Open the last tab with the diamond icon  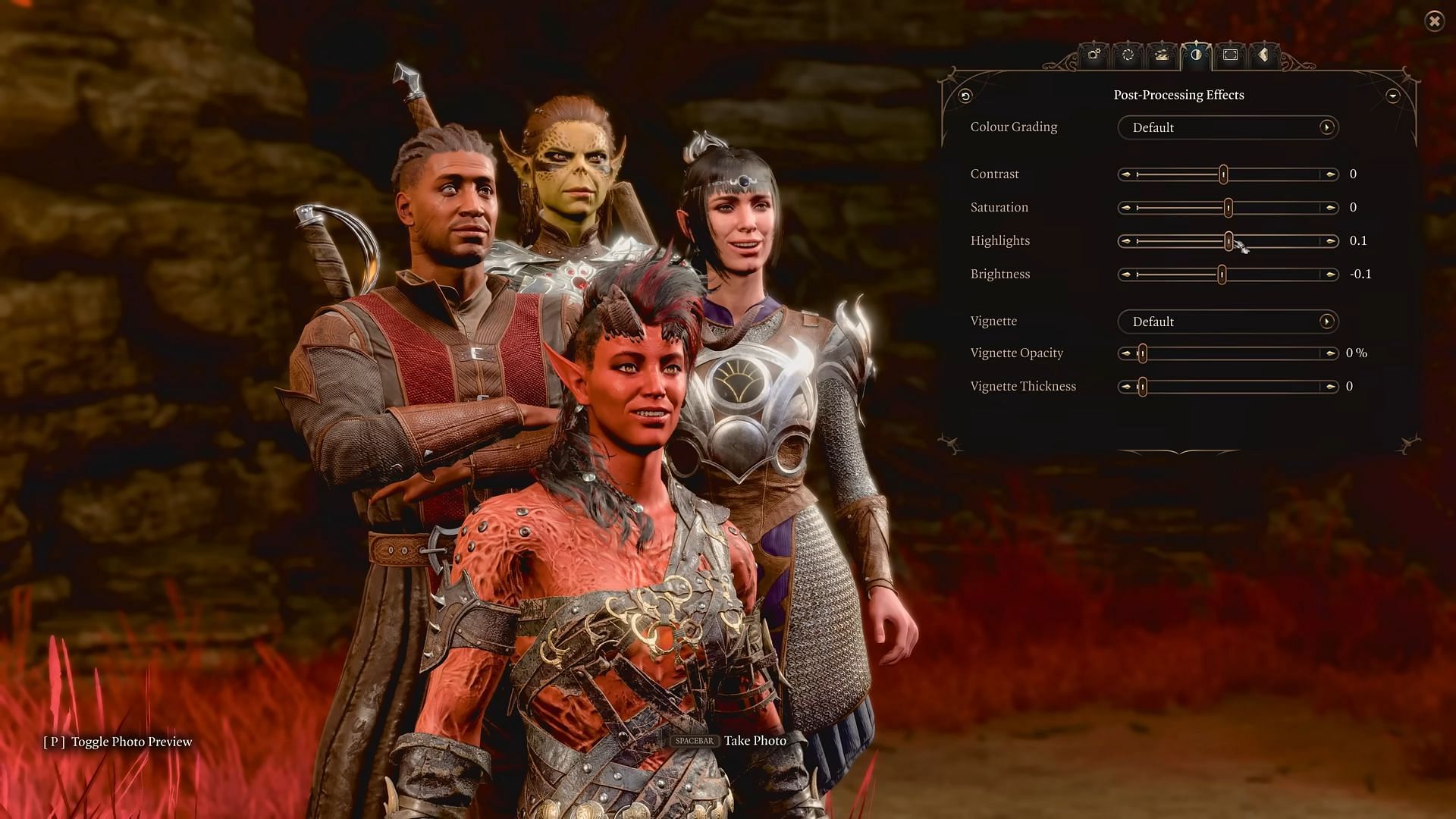coord(1263,55)
